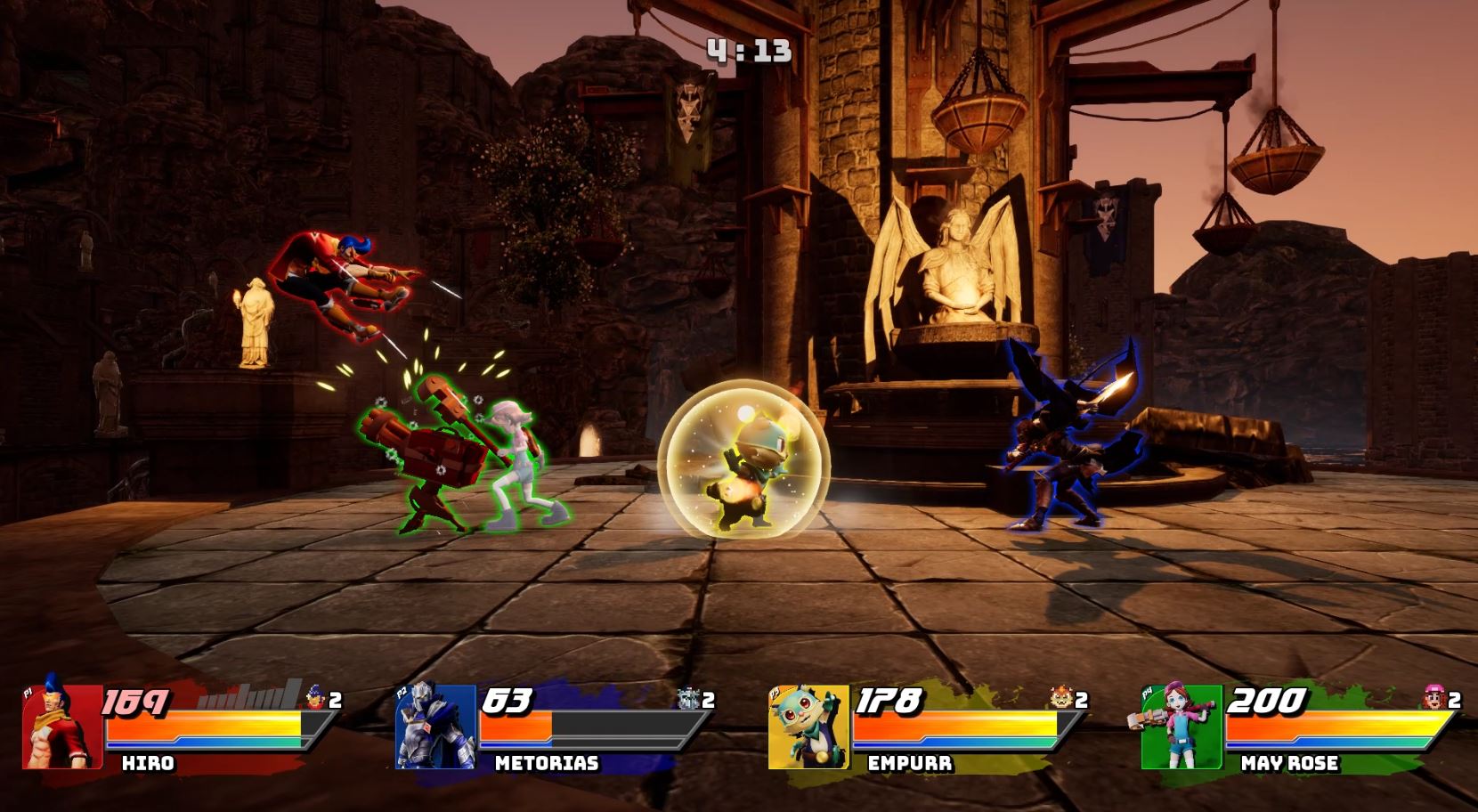The width and height of the screenshot is (1478, 812).
Task: Click Hiro's stock lives icon
Action: coord(315,699)
